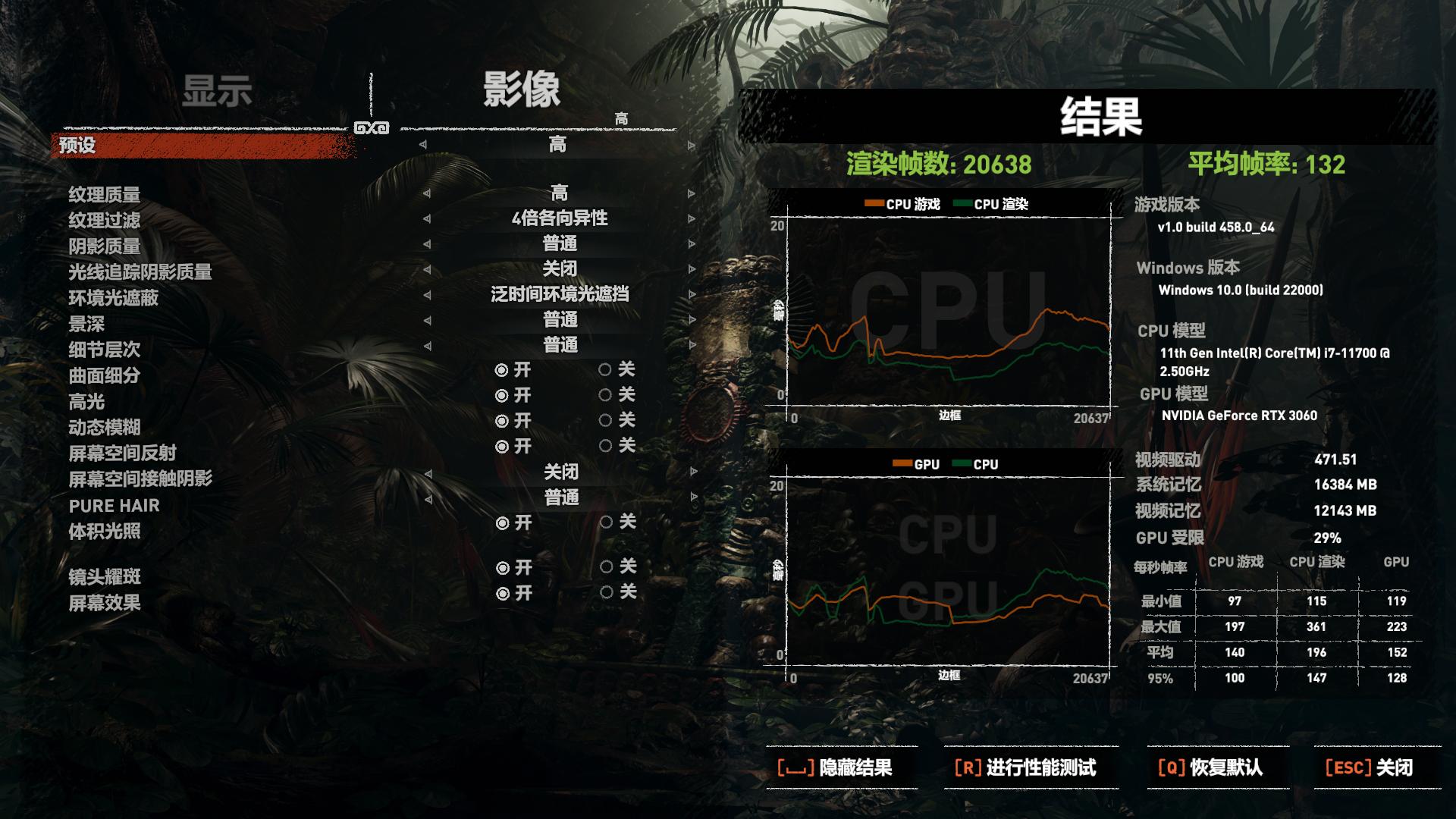Switch to the 显示 tab
The height and width of the screenshot is (819, 1456).
click(219, 89)
